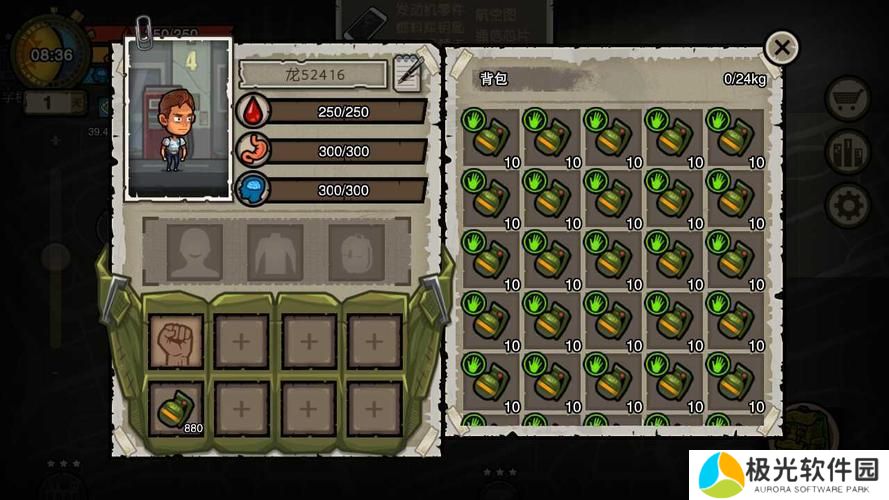This screenshot has width=889, height=500.
Task: Choose the grenade slot showing 880
Action: click(x=176, y=408)
